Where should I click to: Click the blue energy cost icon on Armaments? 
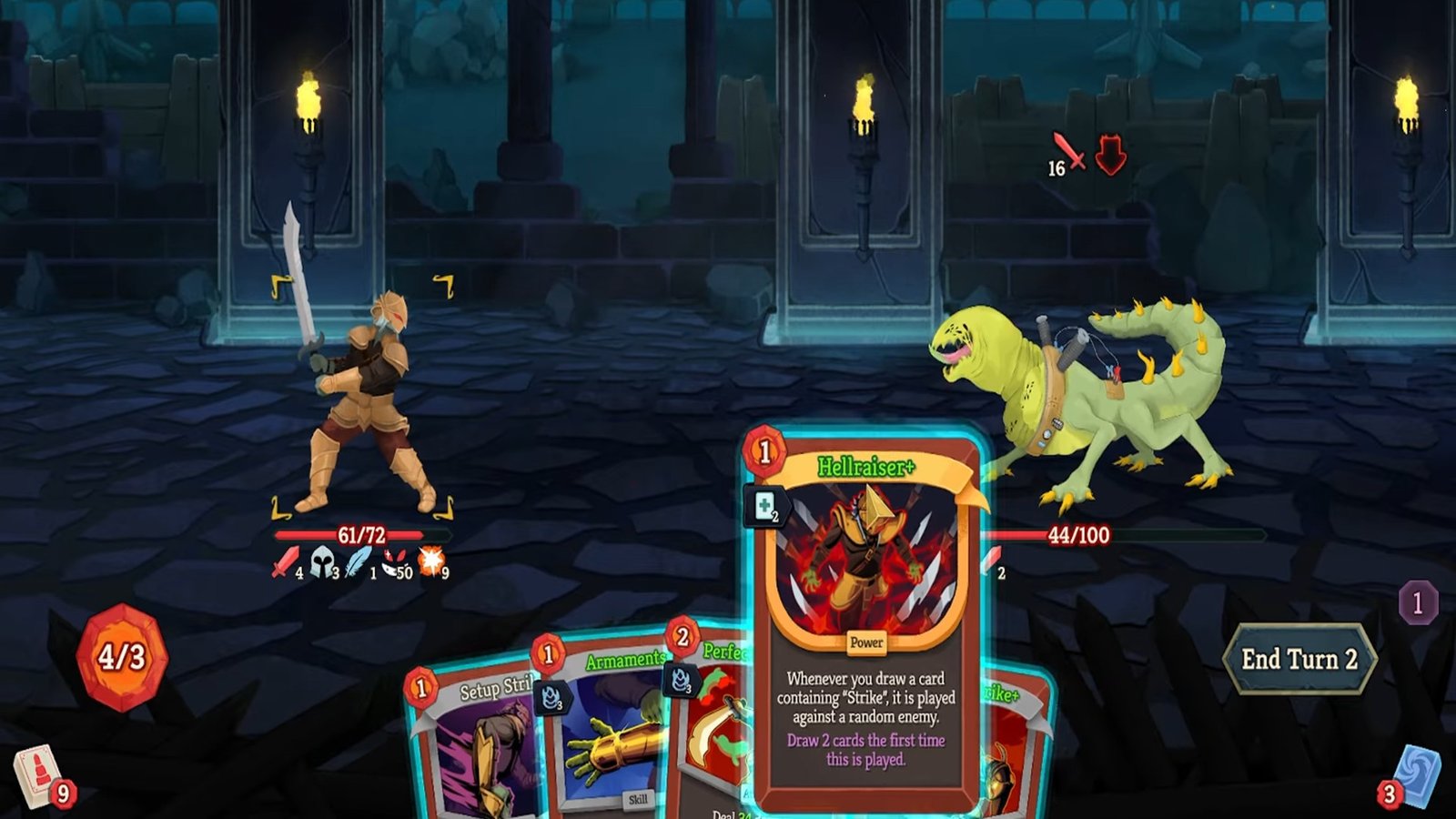tap(550, 696)
